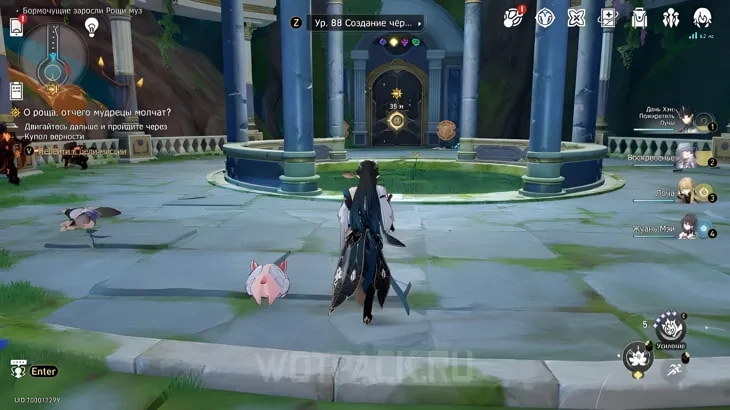Open the team setup icon

[671, 18]
